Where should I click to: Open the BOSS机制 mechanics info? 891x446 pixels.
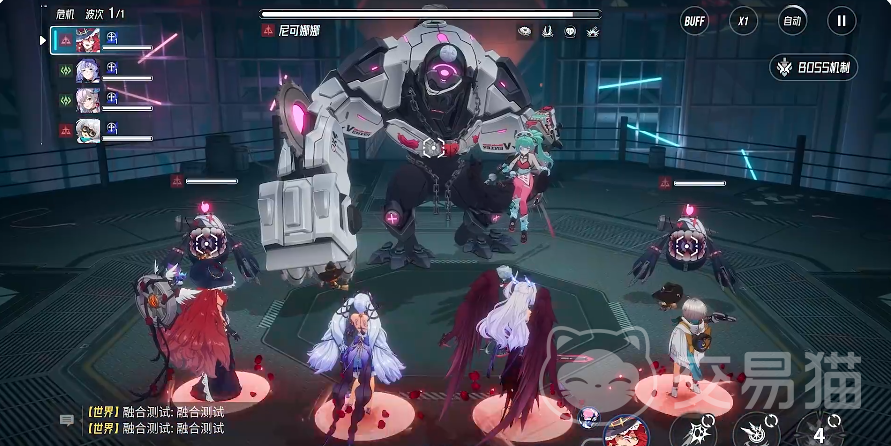pos(813,68)
